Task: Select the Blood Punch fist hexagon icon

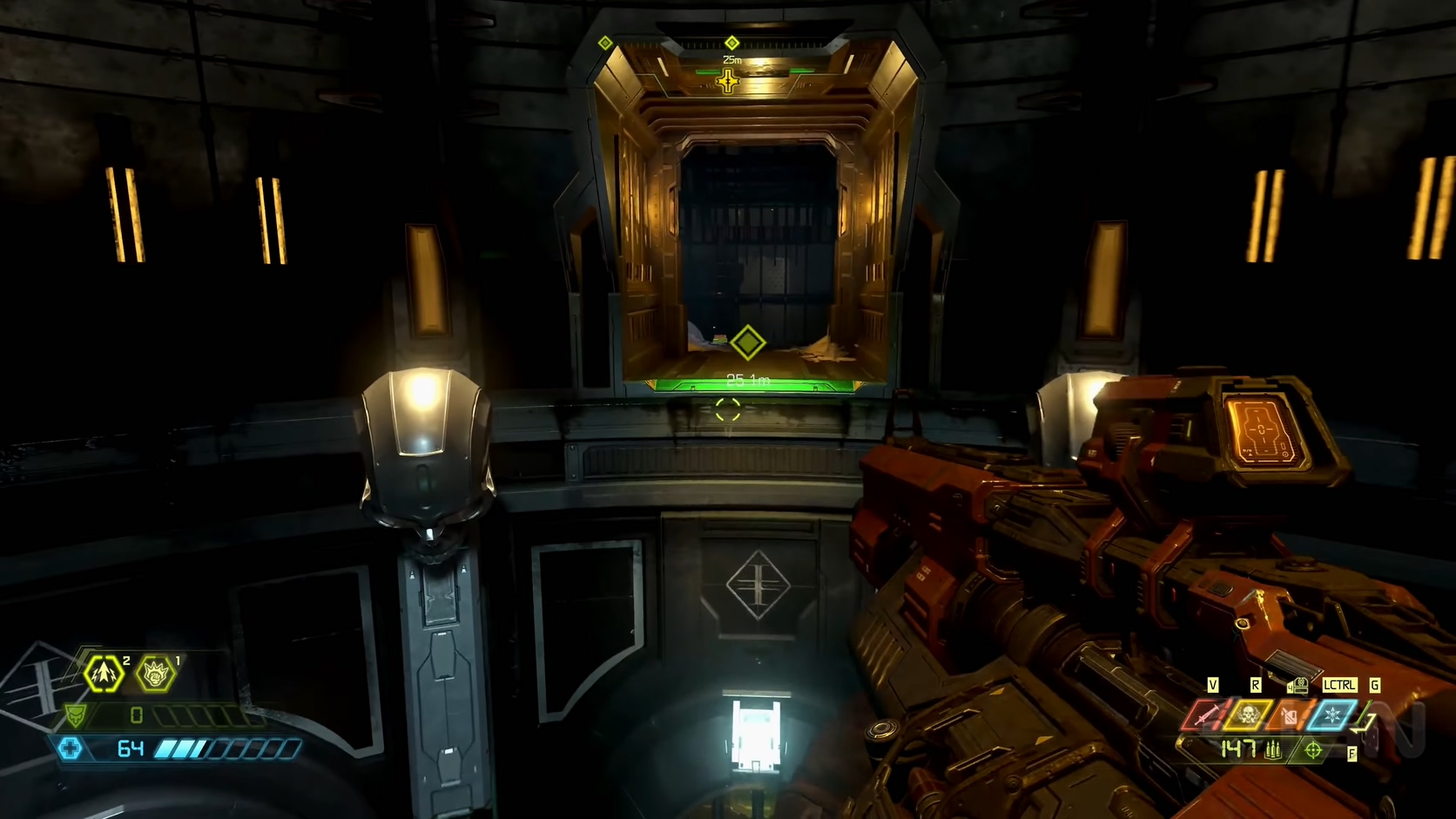Action: (x=156, y=673)
